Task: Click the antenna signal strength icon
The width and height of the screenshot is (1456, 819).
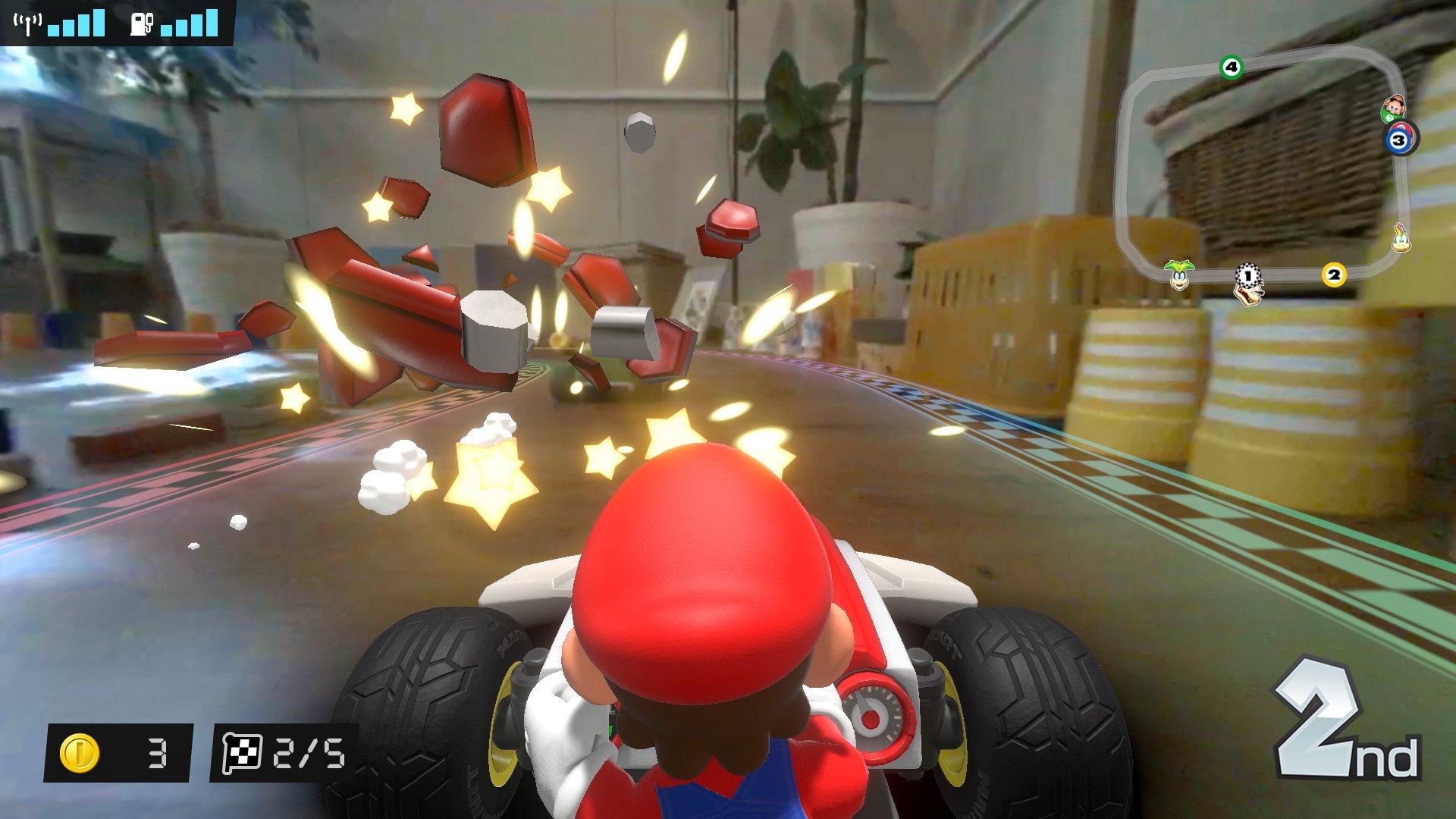Action: (28, 24)
